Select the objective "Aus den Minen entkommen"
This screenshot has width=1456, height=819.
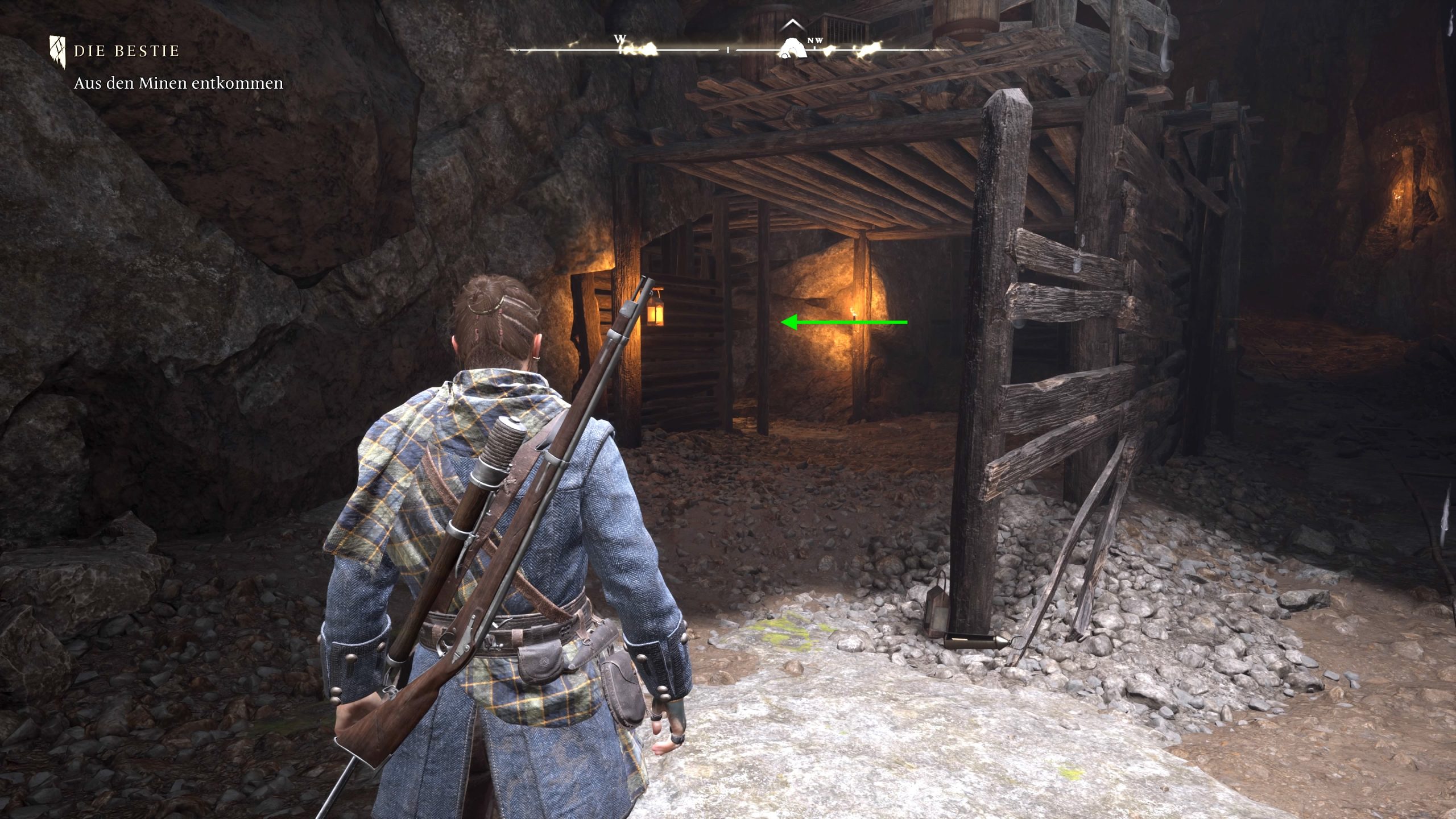pos(178,83)
